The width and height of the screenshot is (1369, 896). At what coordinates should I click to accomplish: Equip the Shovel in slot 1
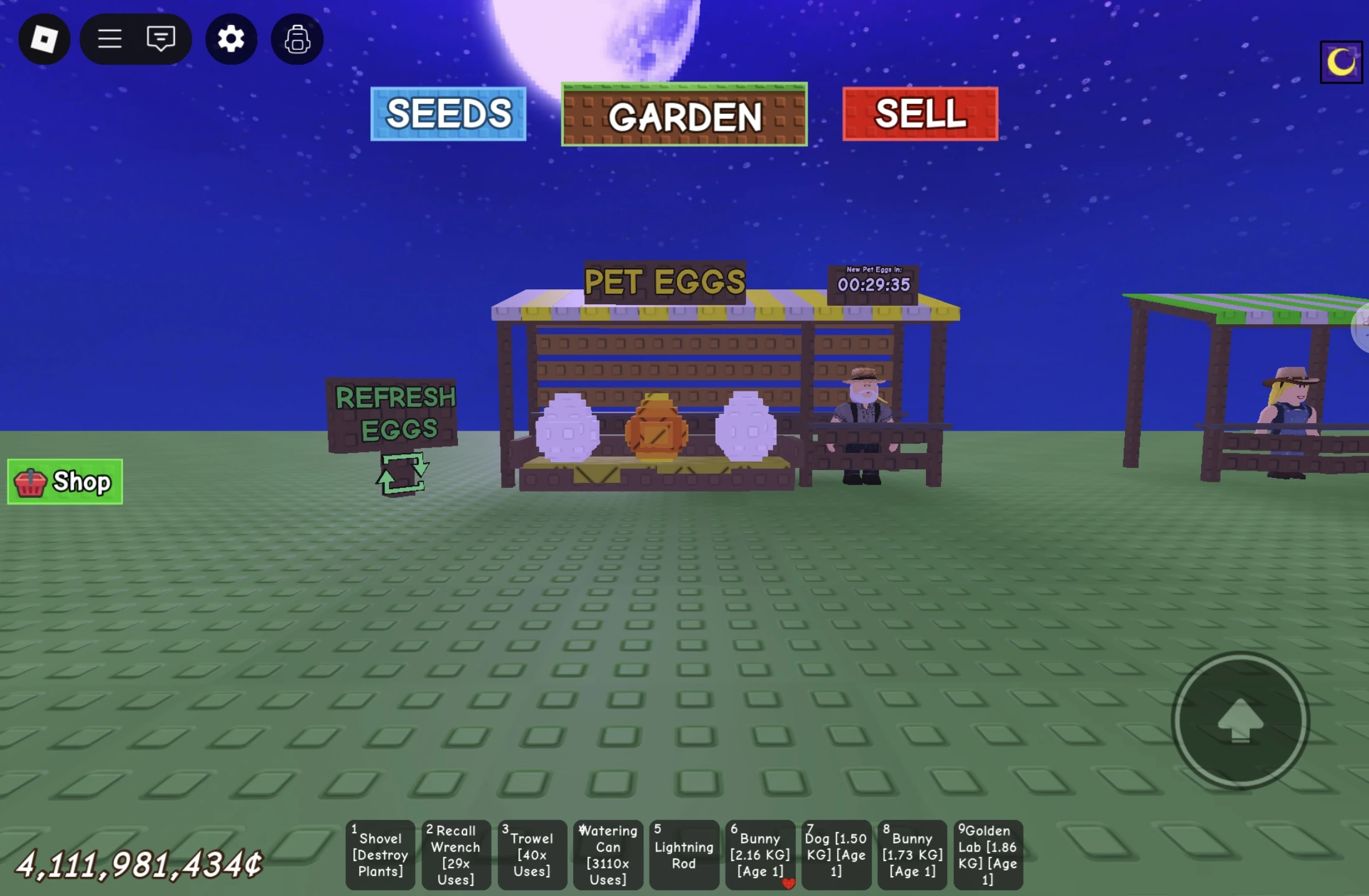coord(380,855)
